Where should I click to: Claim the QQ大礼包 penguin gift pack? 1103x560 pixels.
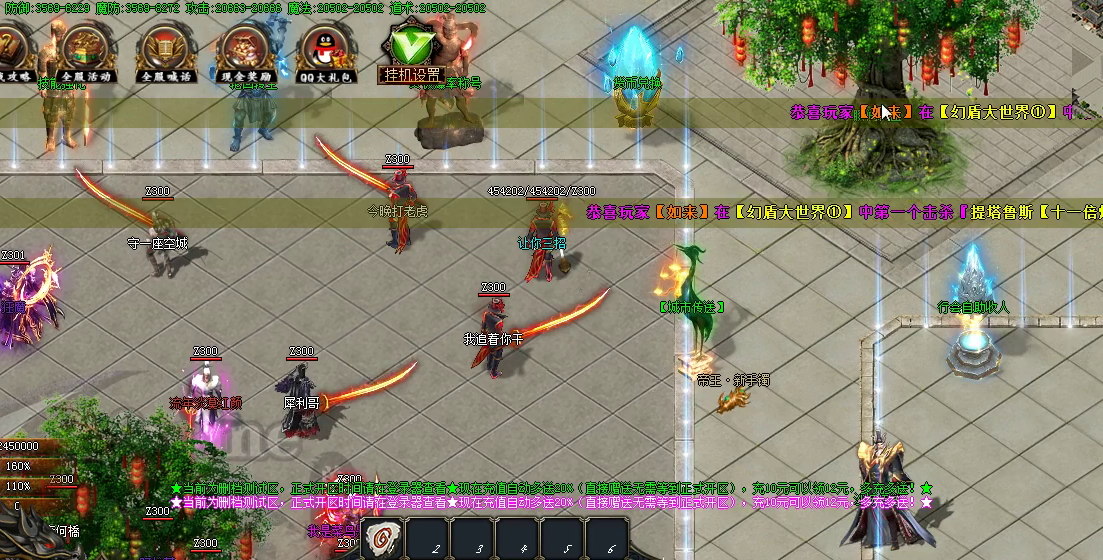pos(325,51)
